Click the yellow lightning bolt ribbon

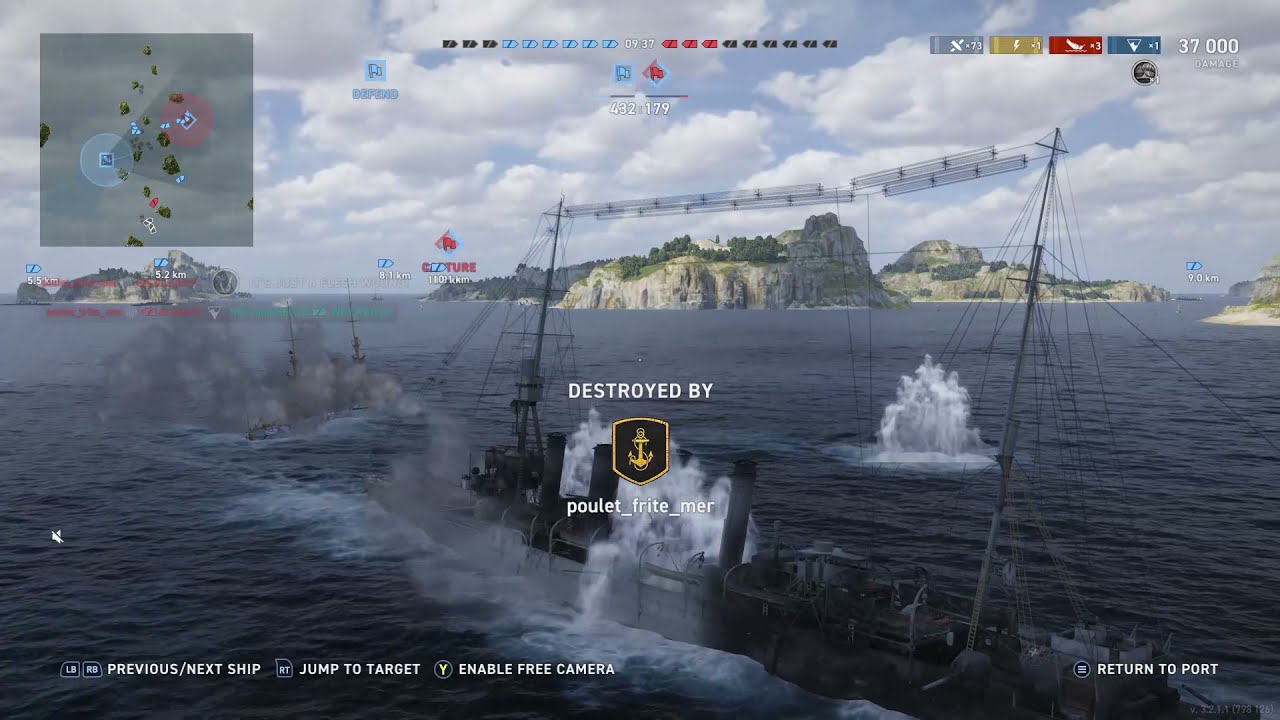[1016, 45]
